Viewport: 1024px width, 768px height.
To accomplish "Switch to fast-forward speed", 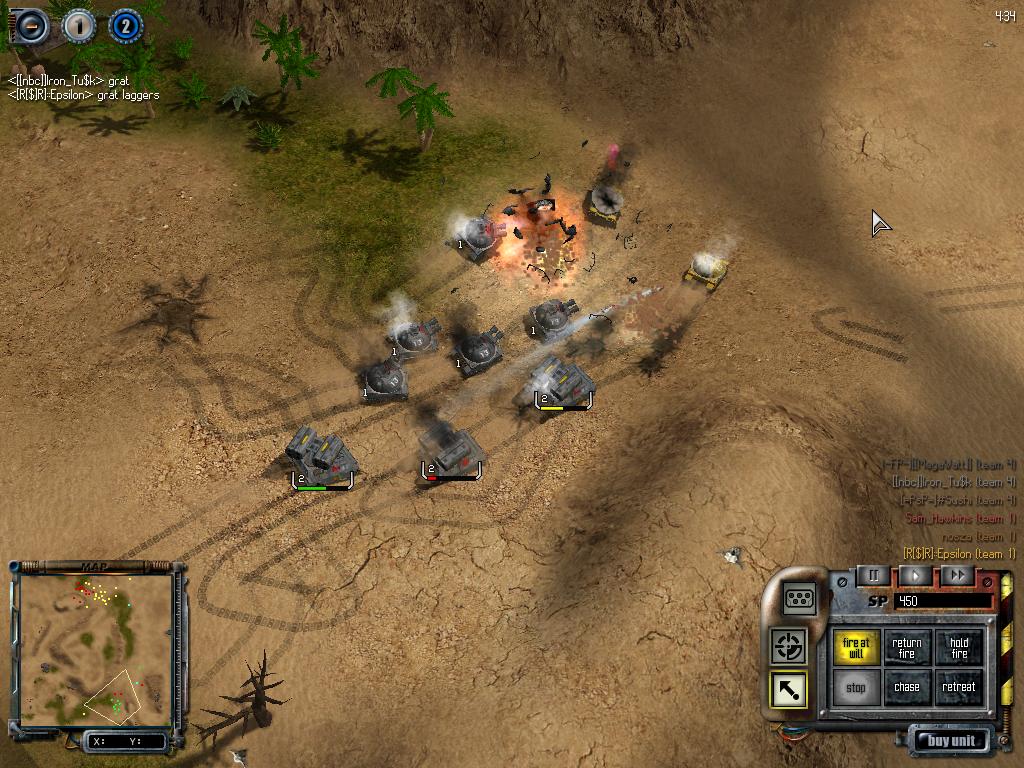I will (x=957, y=575).
